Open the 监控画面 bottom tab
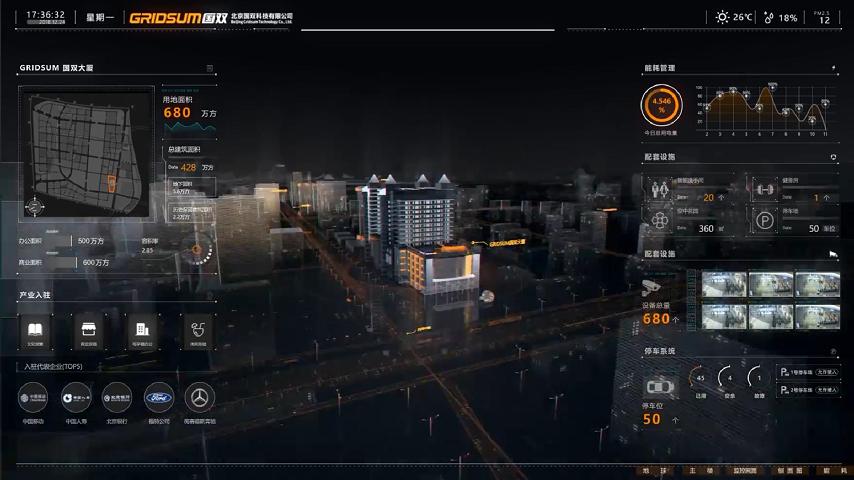The height and width of the screenshot is (480, 854). click(746, 470)
